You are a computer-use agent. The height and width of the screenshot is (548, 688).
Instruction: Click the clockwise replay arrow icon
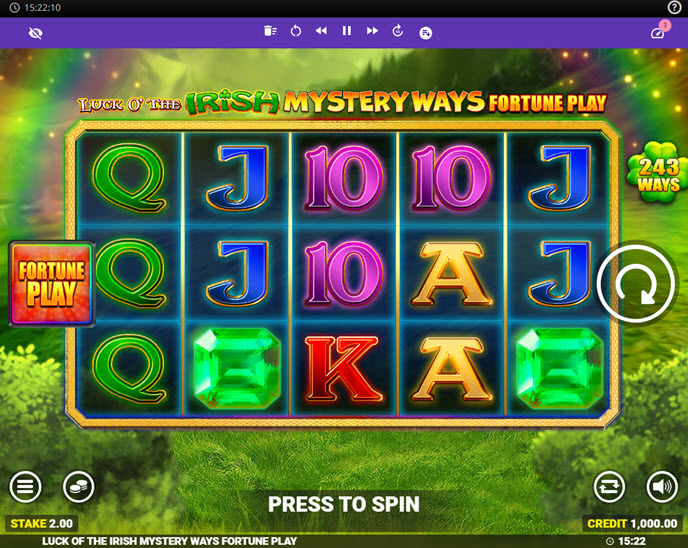[398, 32]
